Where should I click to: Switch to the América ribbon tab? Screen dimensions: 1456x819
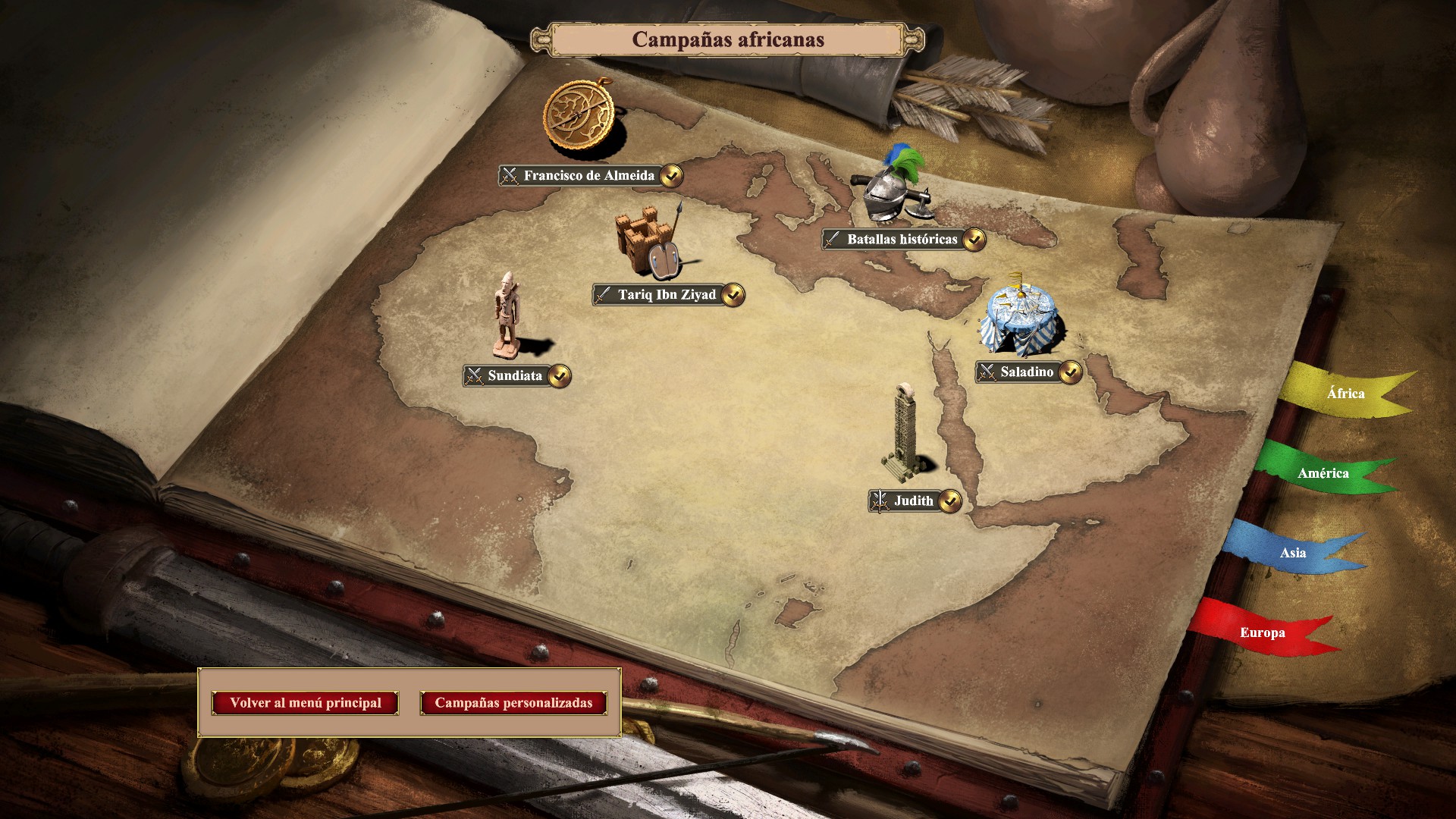tap(1323, 473)
